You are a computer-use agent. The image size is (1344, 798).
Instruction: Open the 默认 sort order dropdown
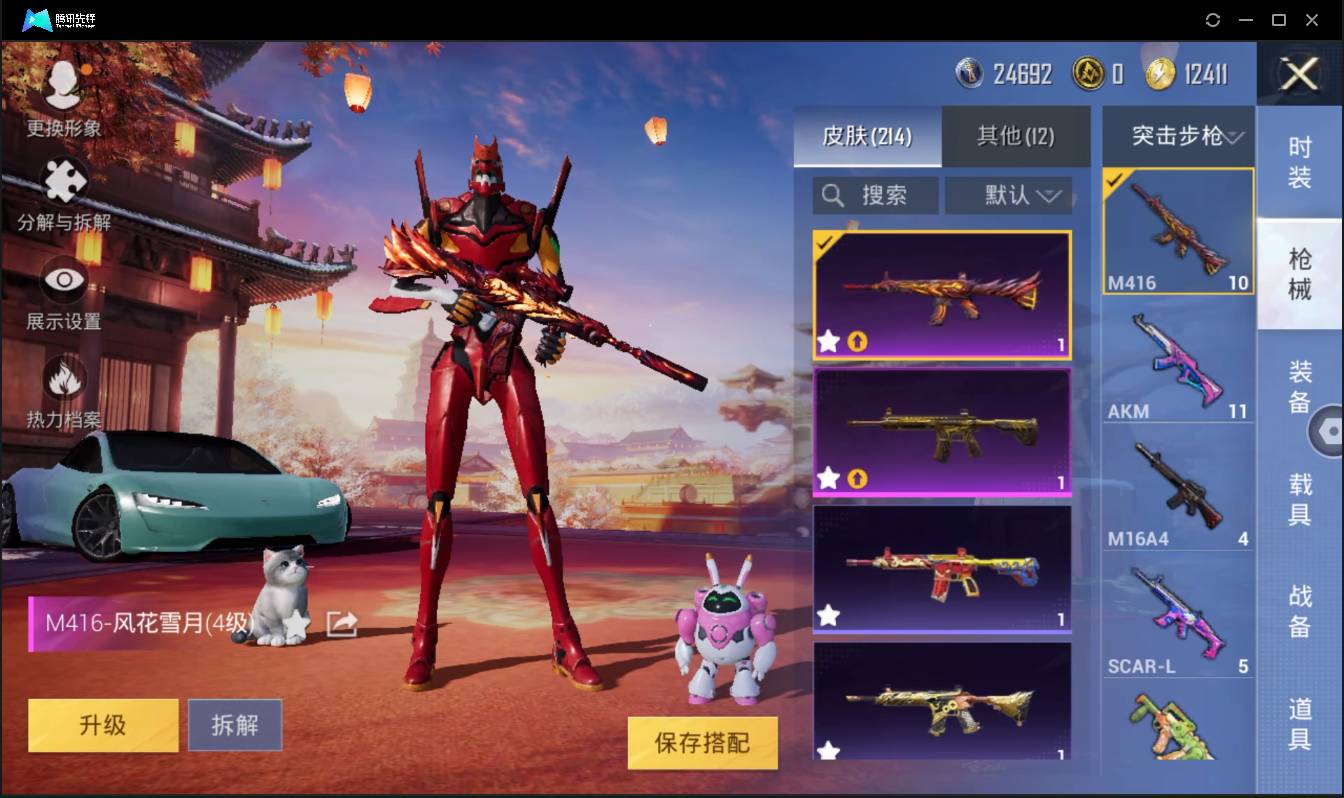click(x=1008, y=195)
